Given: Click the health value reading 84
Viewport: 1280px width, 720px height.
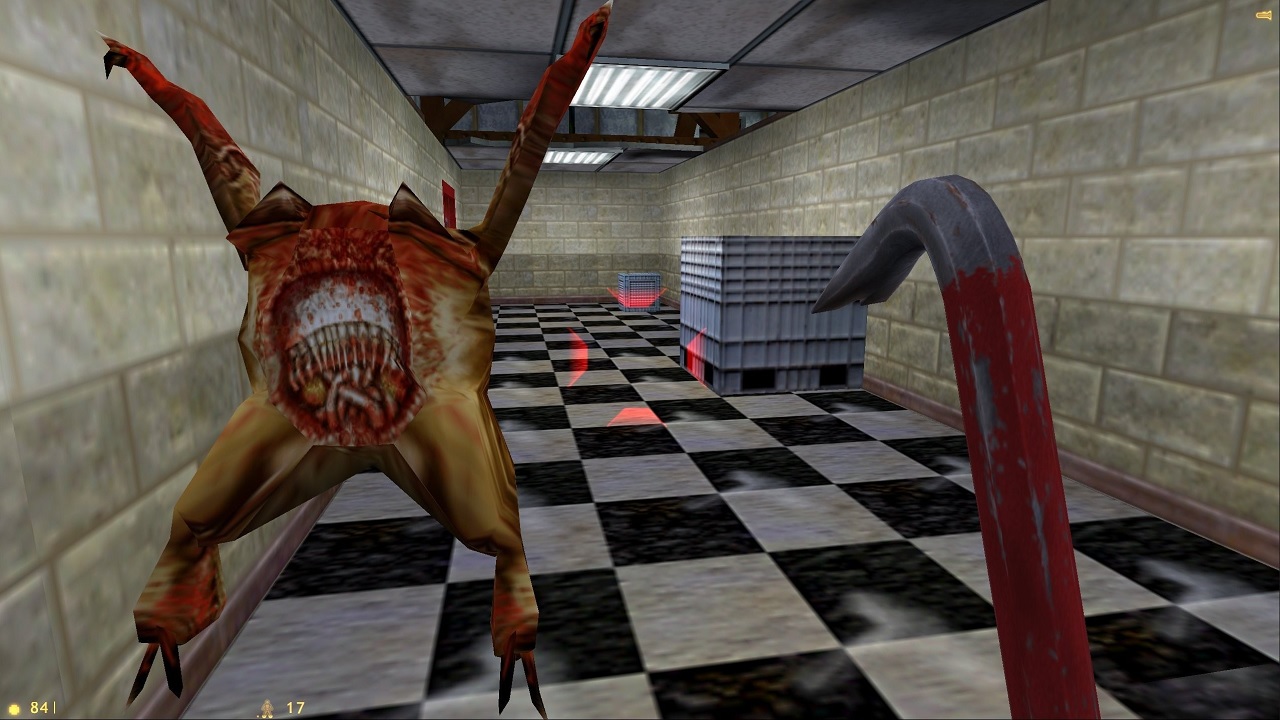Looking at the screenshot, I should pos(39,707).
